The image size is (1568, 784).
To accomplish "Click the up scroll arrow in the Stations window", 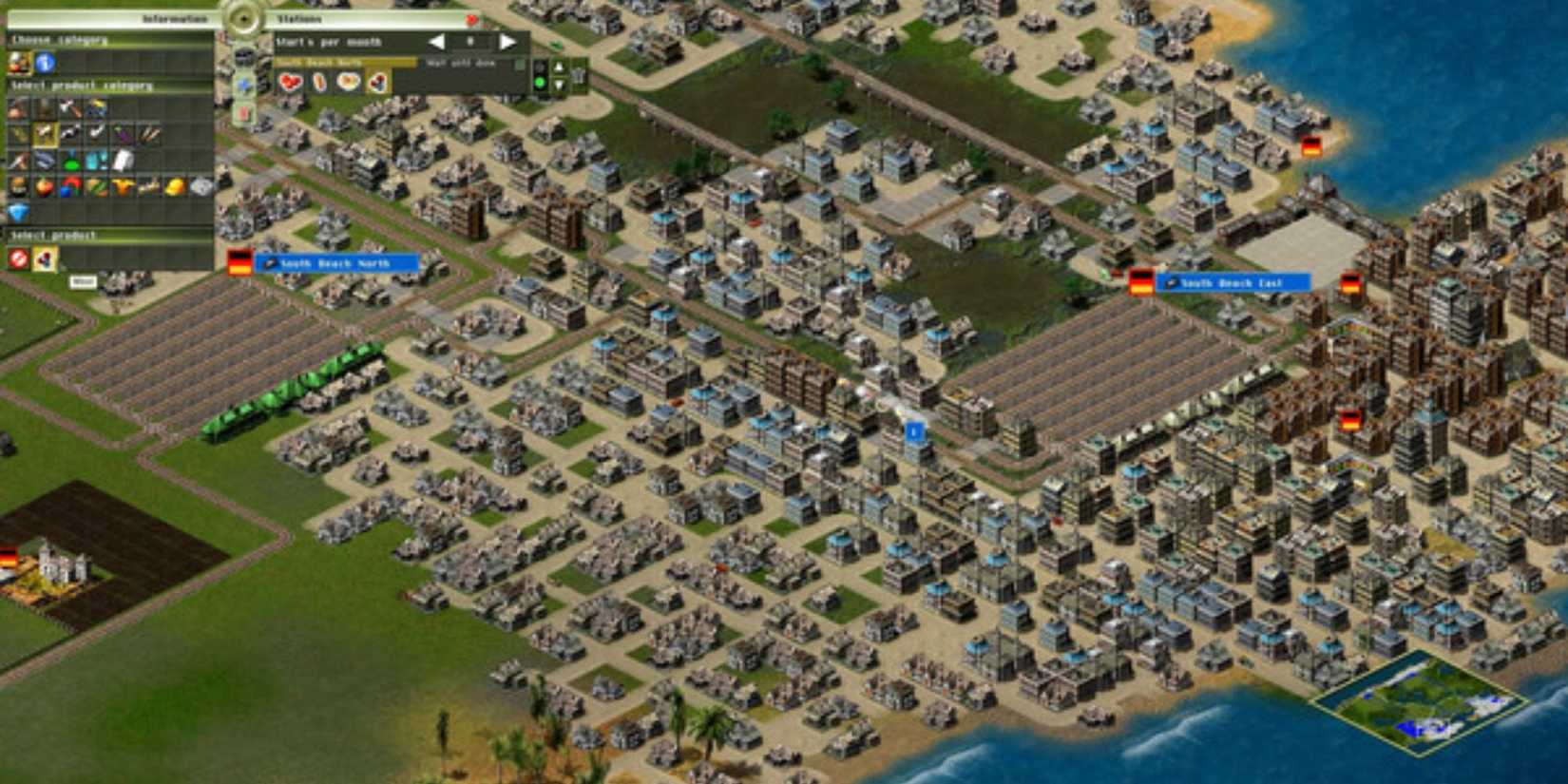I will pyautogui.click(x=558, y=66).
